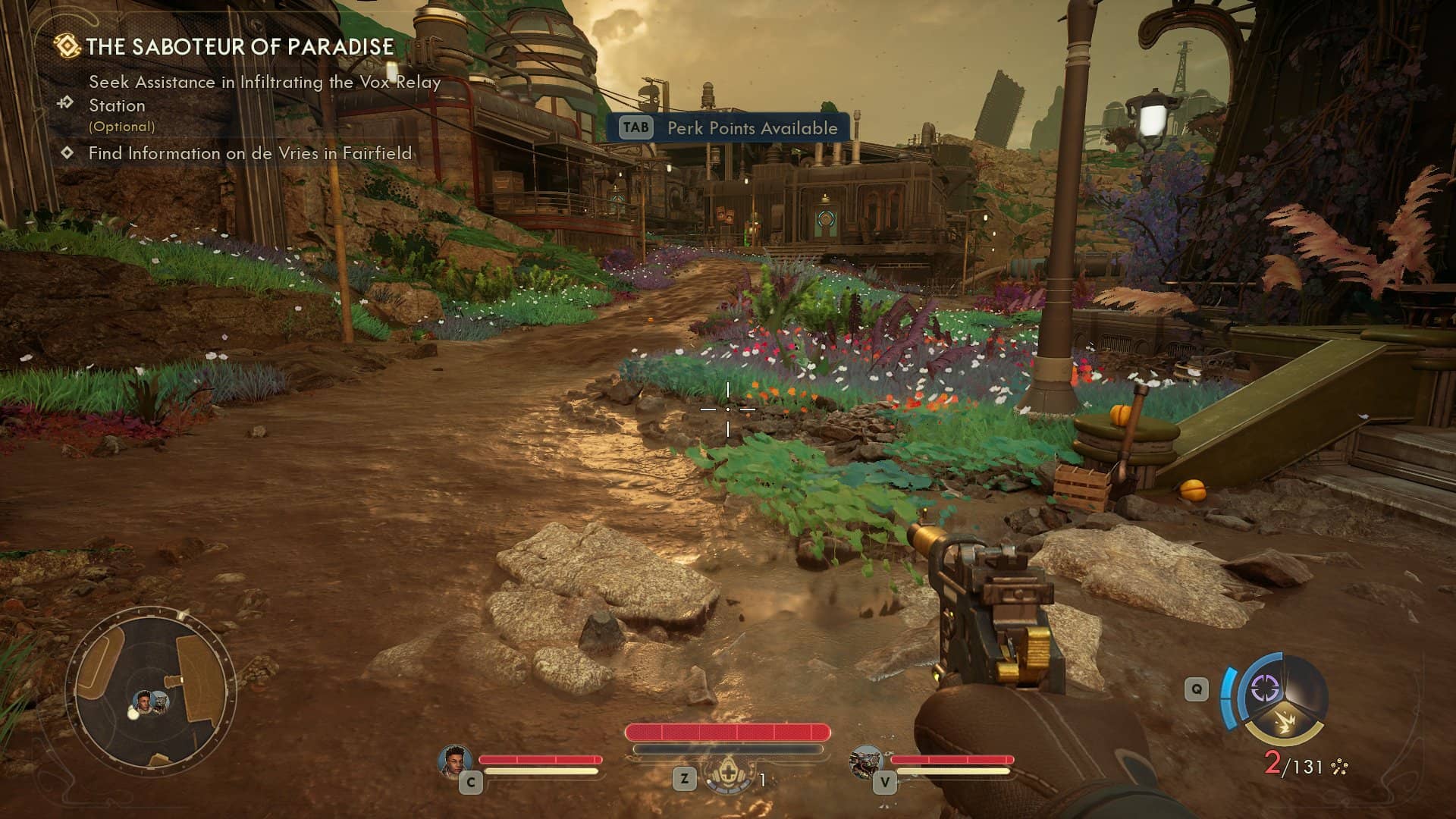
Task: Select the Vox Relay Station optional objective
Action: [x=264, y=94]
